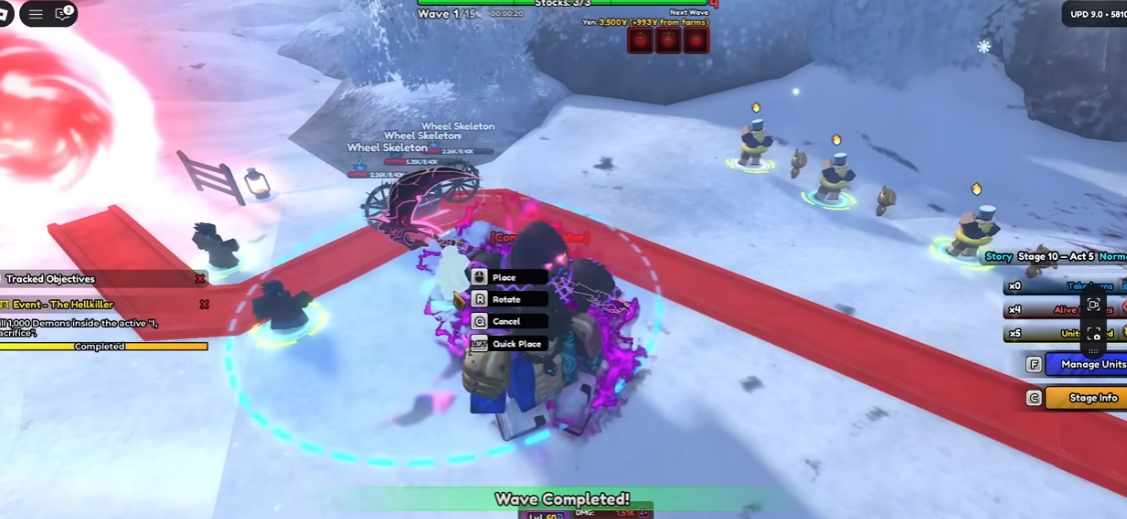Image resolution: width=1127 pixels, height=519 pixels.
Task: Click the Roblox logo button
Action: click(4, 14)
